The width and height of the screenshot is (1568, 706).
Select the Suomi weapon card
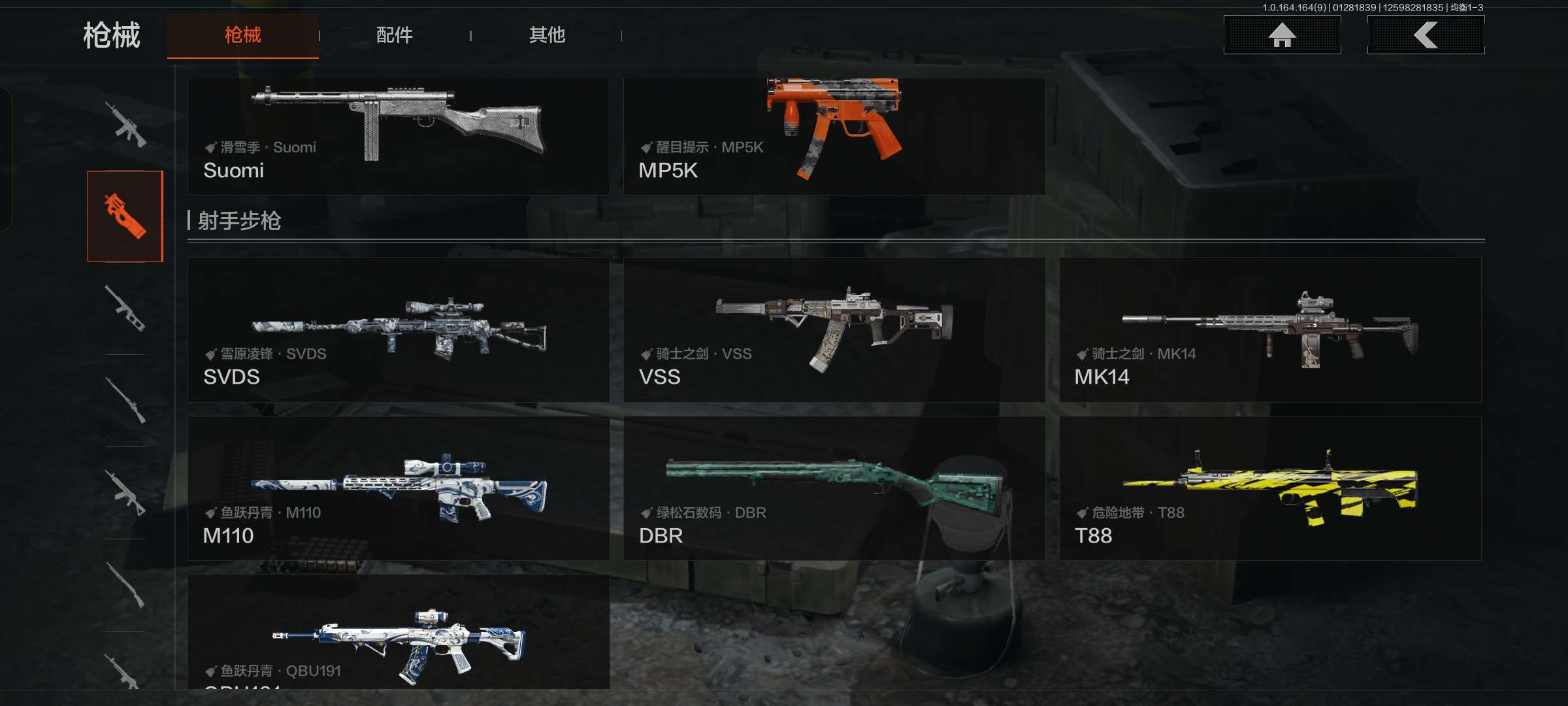point(398,136)
